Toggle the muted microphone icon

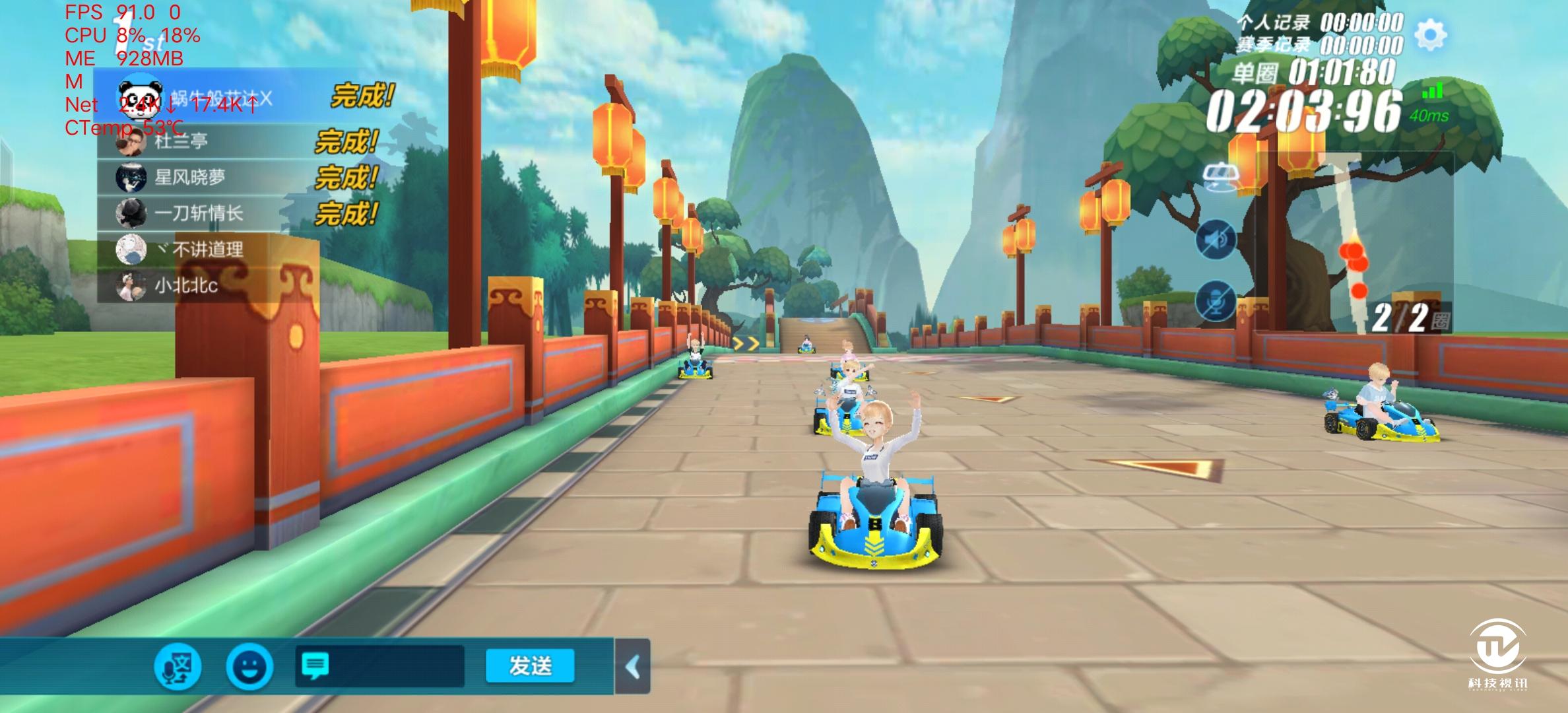(x=1216, y=302)
